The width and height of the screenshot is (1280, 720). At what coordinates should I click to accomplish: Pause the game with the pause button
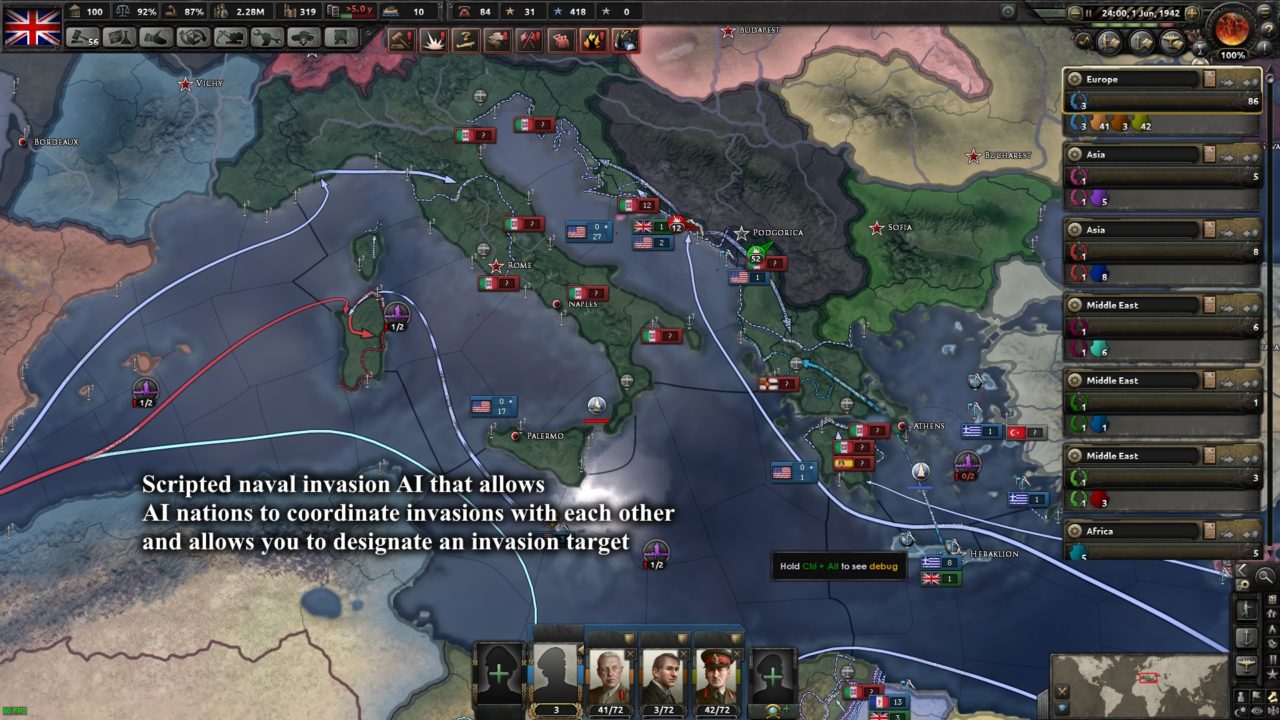(x=1089, y=12)
